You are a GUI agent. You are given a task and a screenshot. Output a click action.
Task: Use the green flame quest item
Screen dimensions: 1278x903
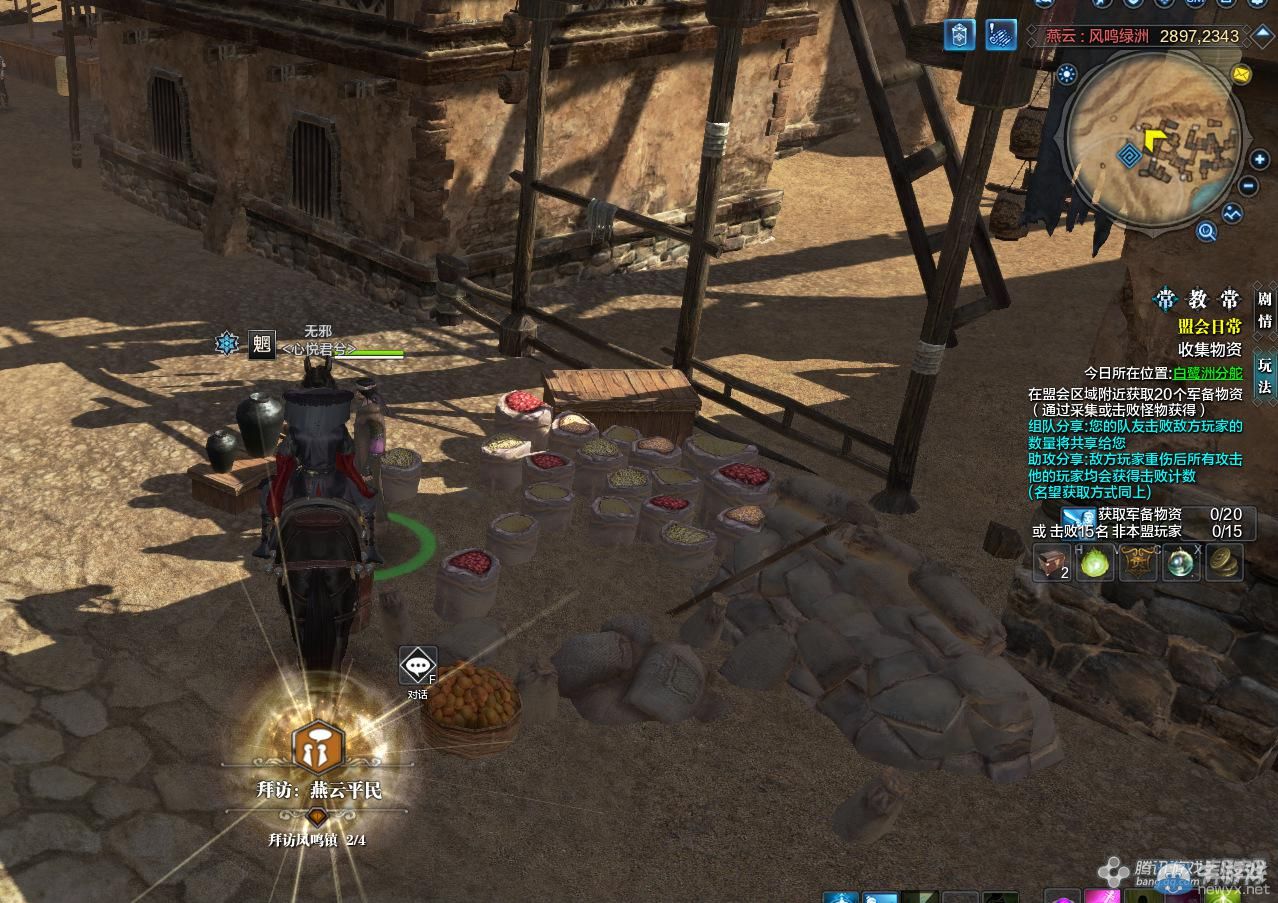point(1096,562)
